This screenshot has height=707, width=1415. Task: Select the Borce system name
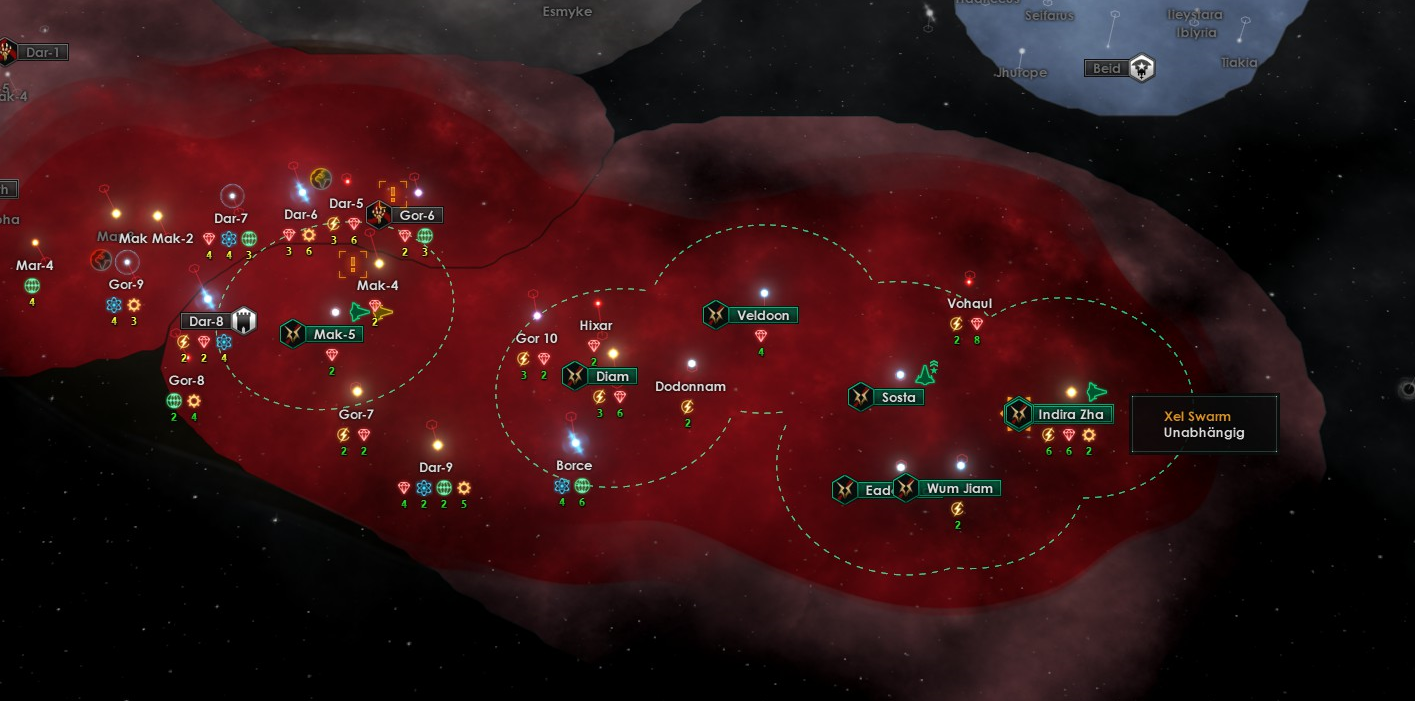click(574, 466)
